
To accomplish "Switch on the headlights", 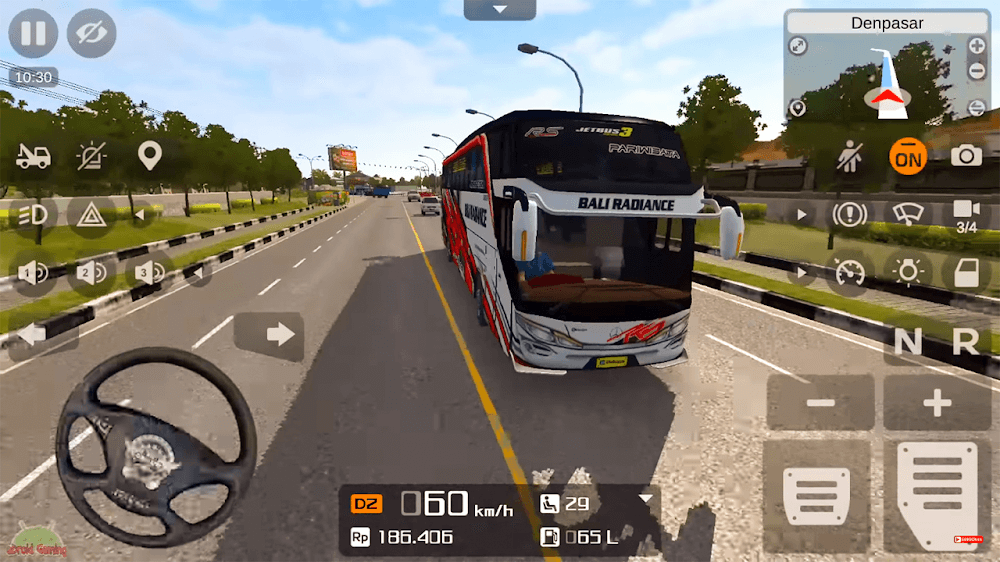I will point(33,214).
